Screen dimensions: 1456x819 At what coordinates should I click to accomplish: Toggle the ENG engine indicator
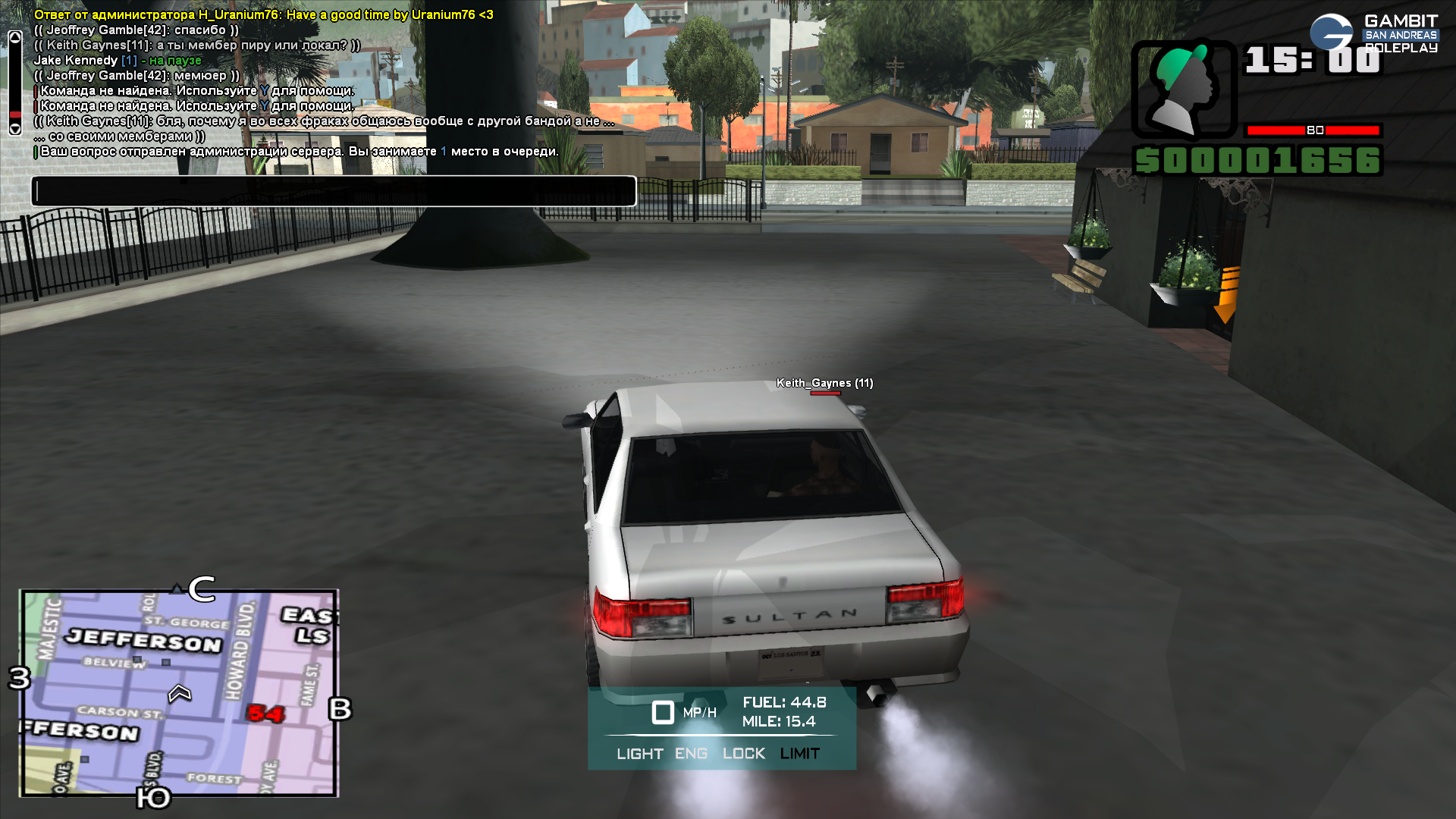click(x=691, y=754)
